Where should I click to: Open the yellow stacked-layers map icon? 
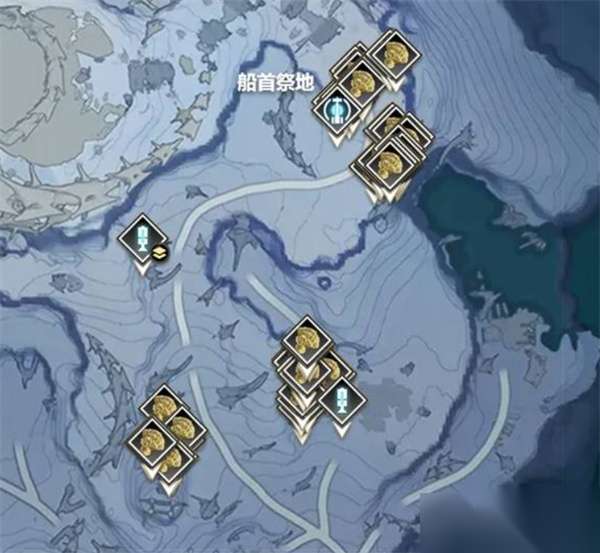pyautogui.click(x=160, y=251)
